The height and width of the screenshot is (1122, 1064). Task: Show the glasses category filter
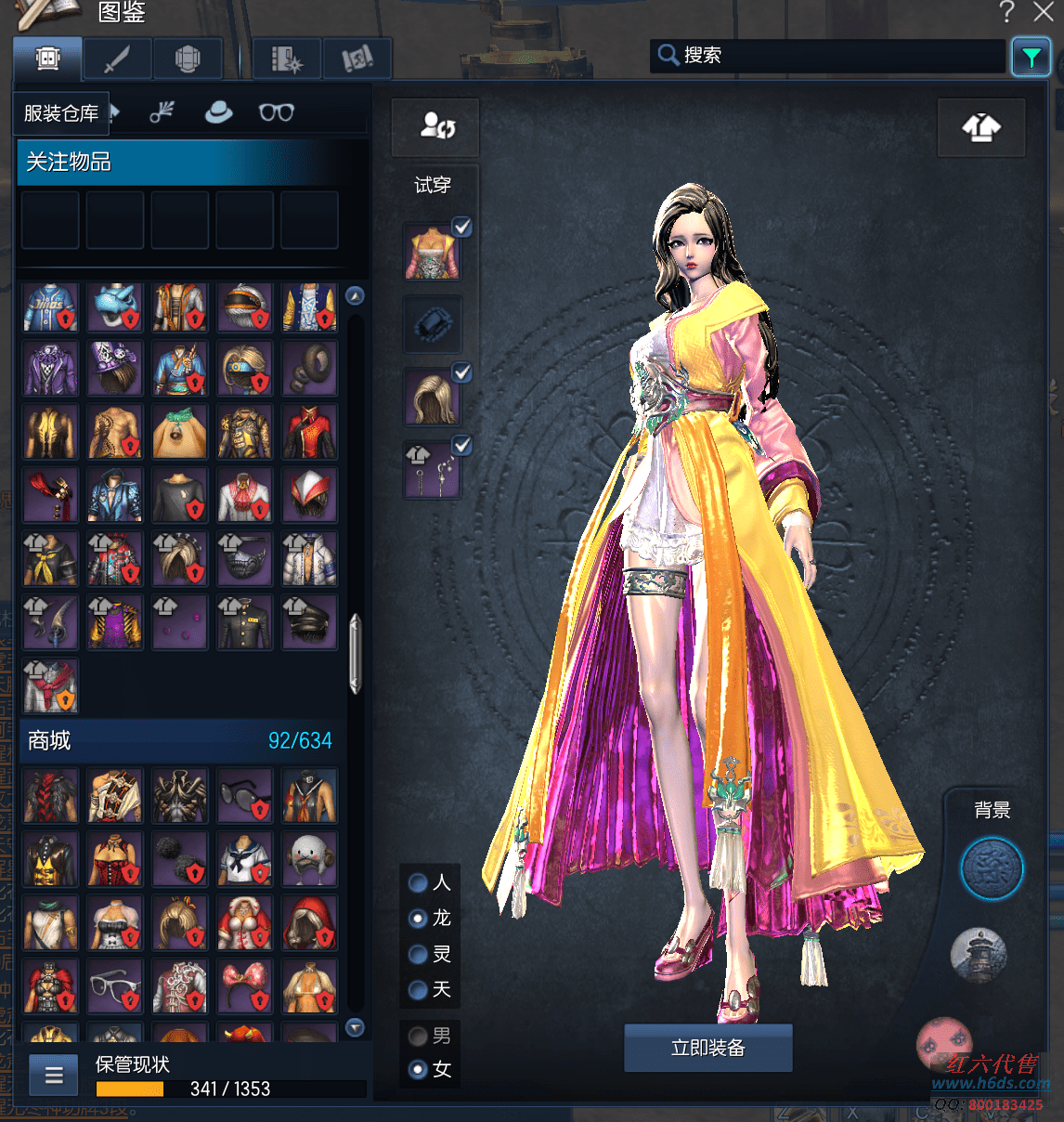click(x=276, y=112)
